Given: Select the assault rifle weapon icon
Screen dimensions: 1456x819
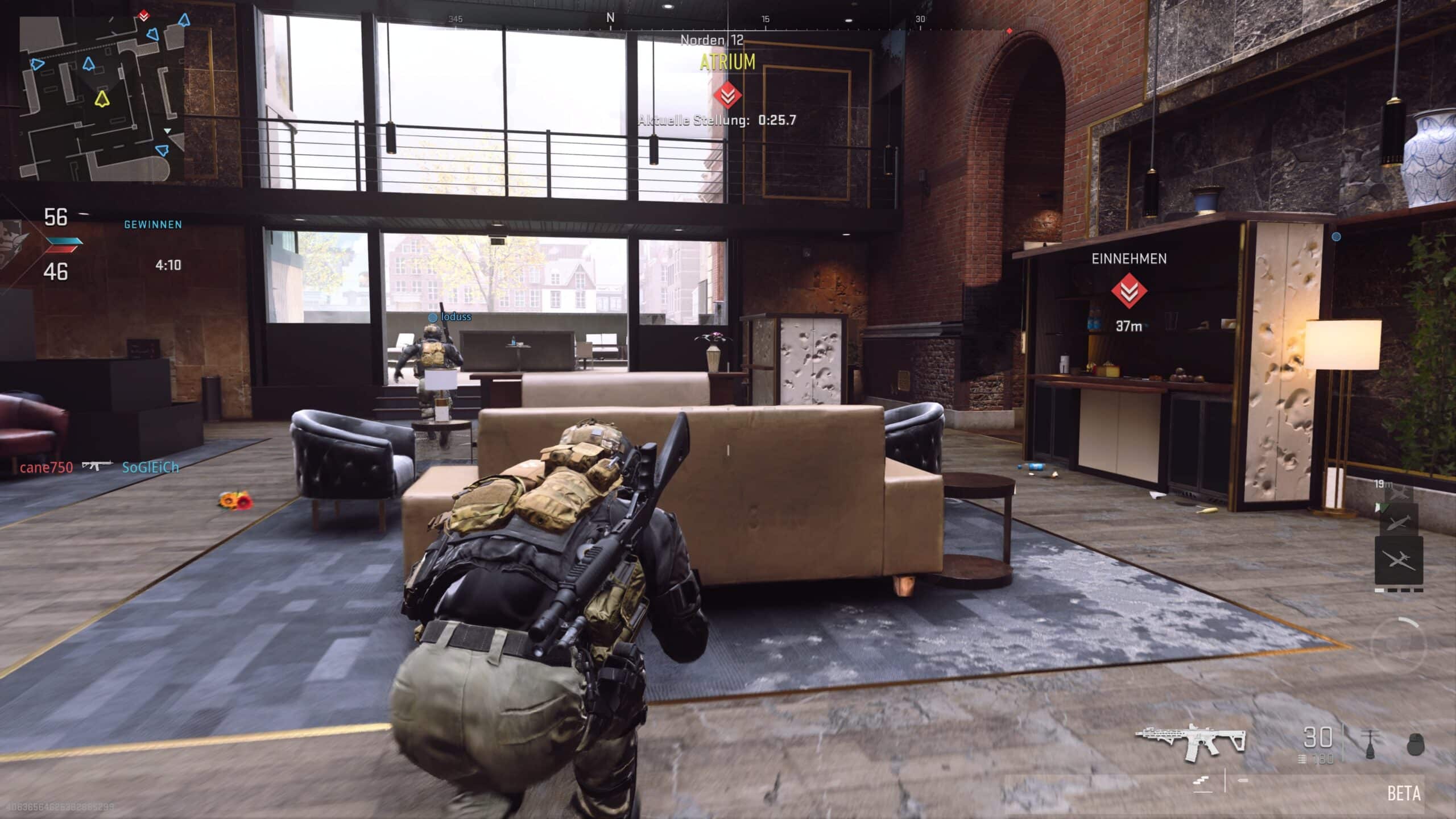Looking at the screenshot, I should coord(1190,742).
